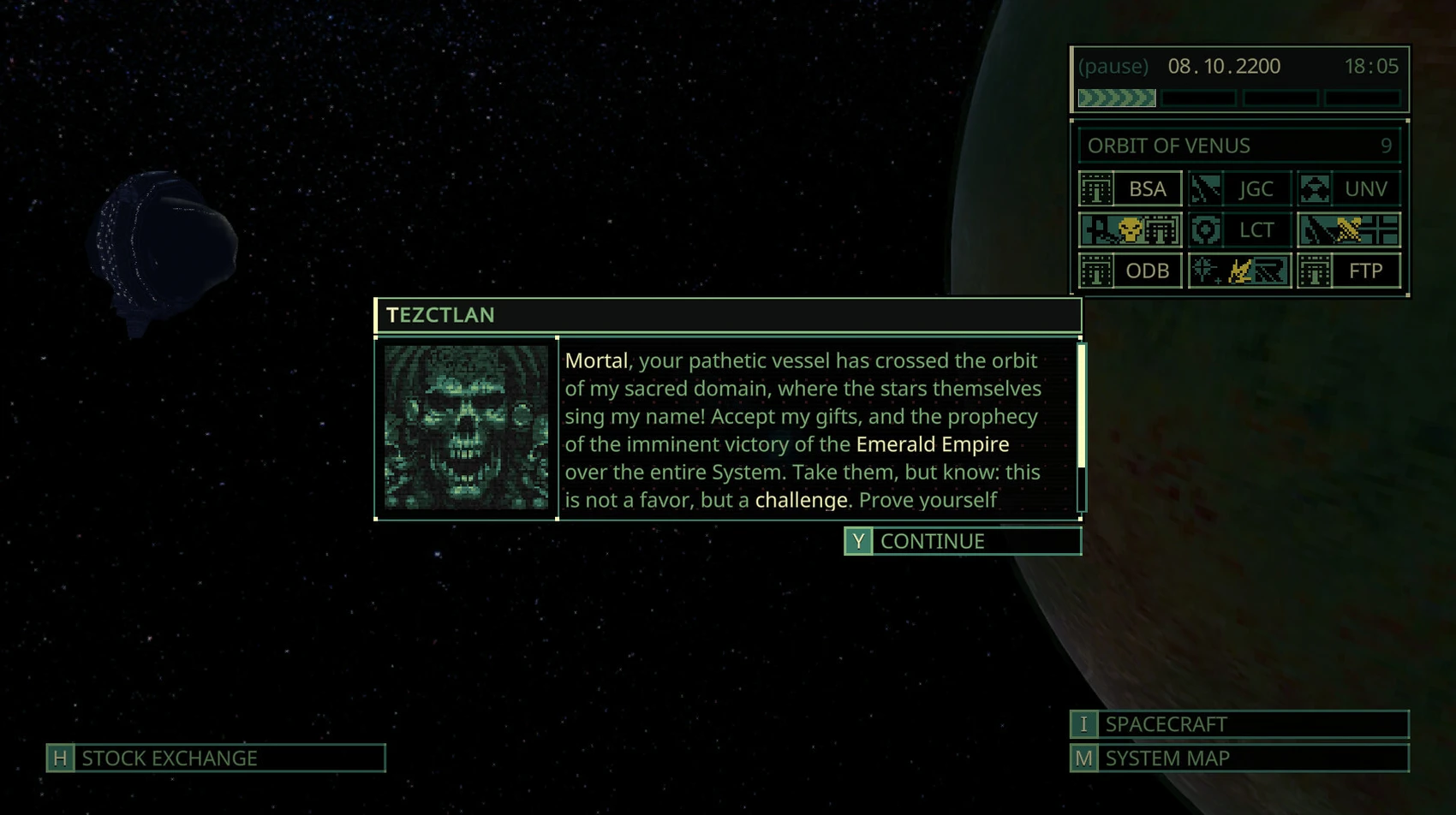Select the yellow sword encounter entry

[1349, 229]
